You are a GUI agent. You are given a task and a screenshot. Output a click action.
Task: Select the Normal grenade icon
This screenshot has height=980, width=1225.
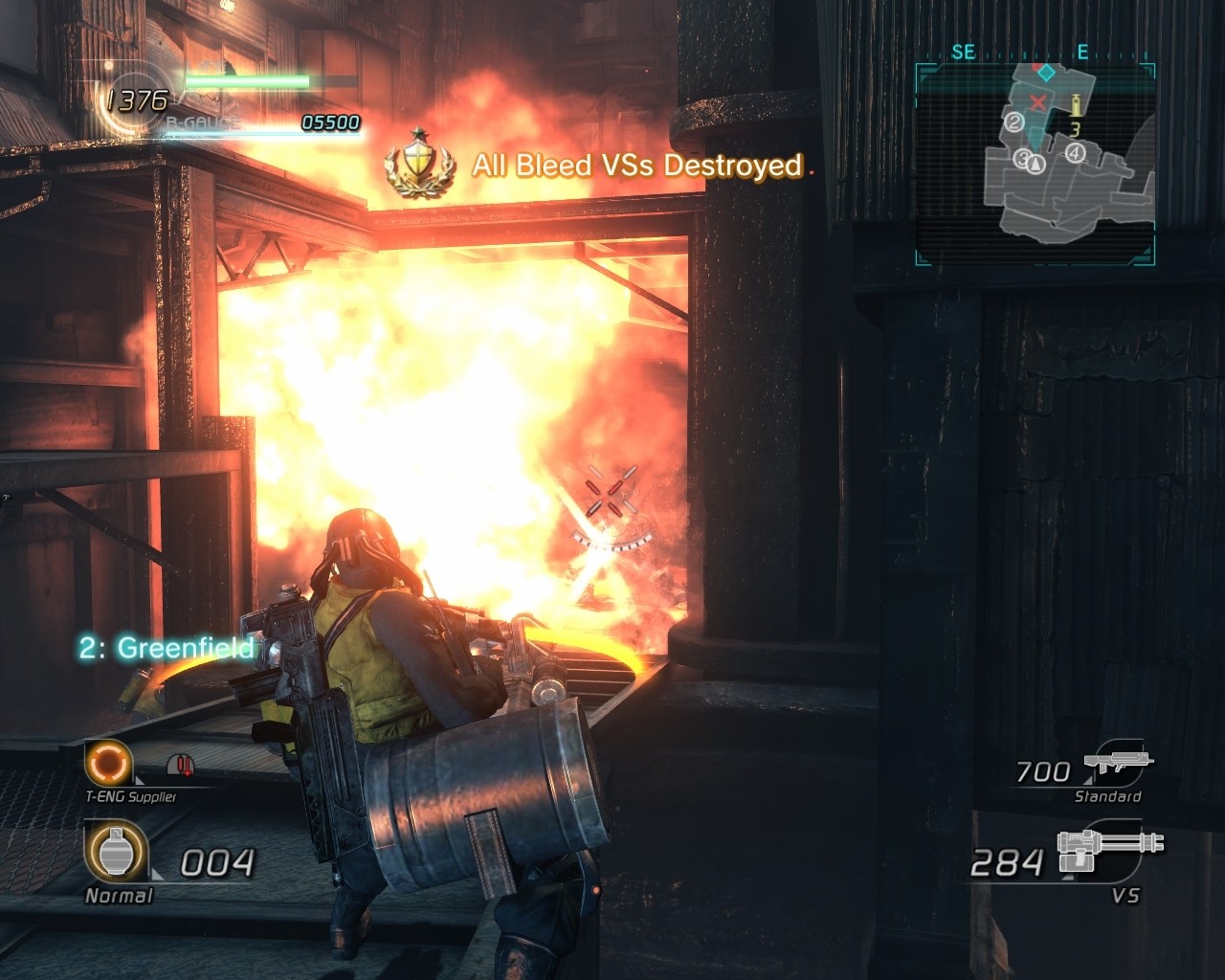[x=115, y=853]
